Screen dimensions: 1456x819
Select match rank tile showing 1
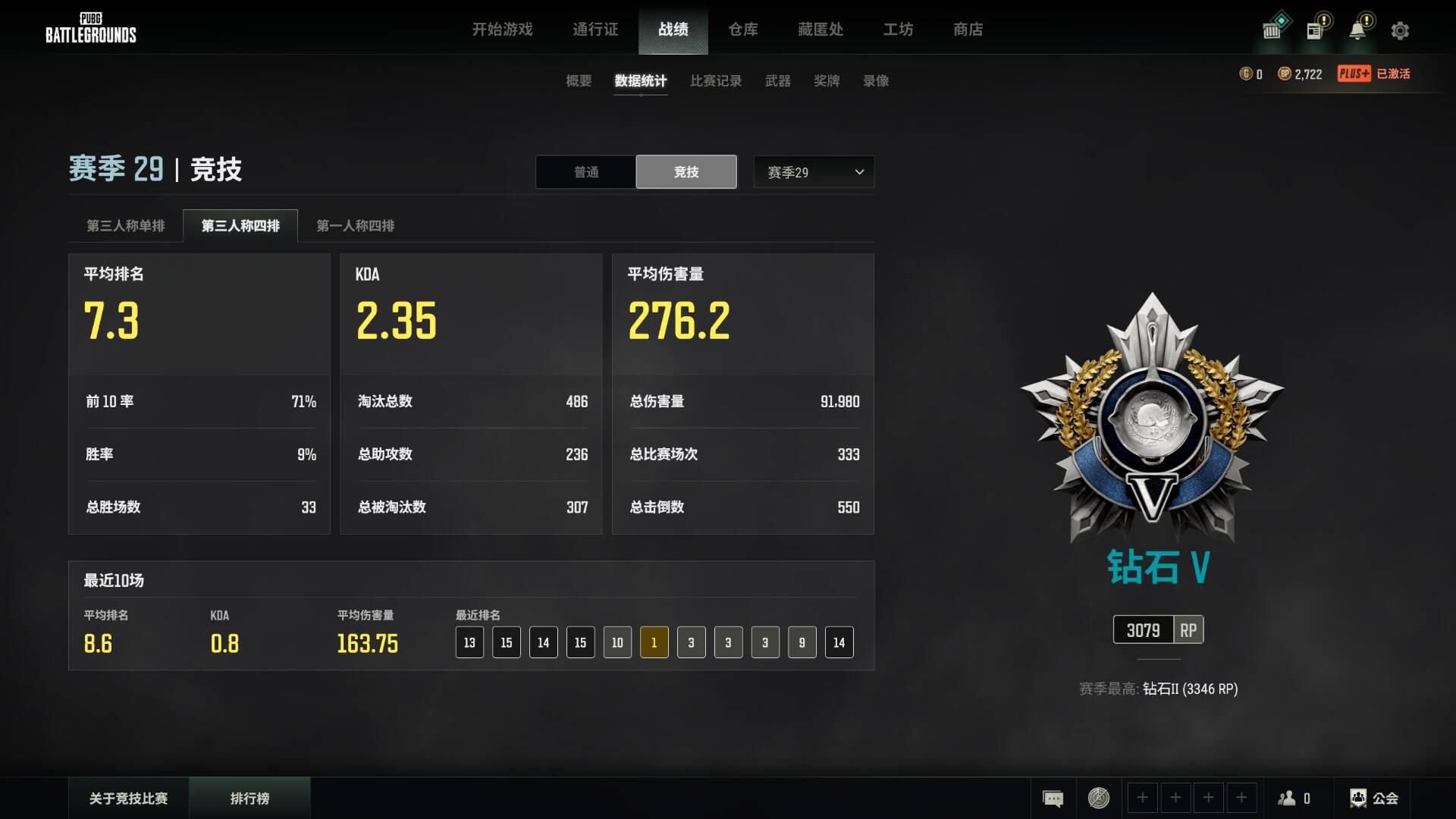pyautogui.click(x=654, y=642)
